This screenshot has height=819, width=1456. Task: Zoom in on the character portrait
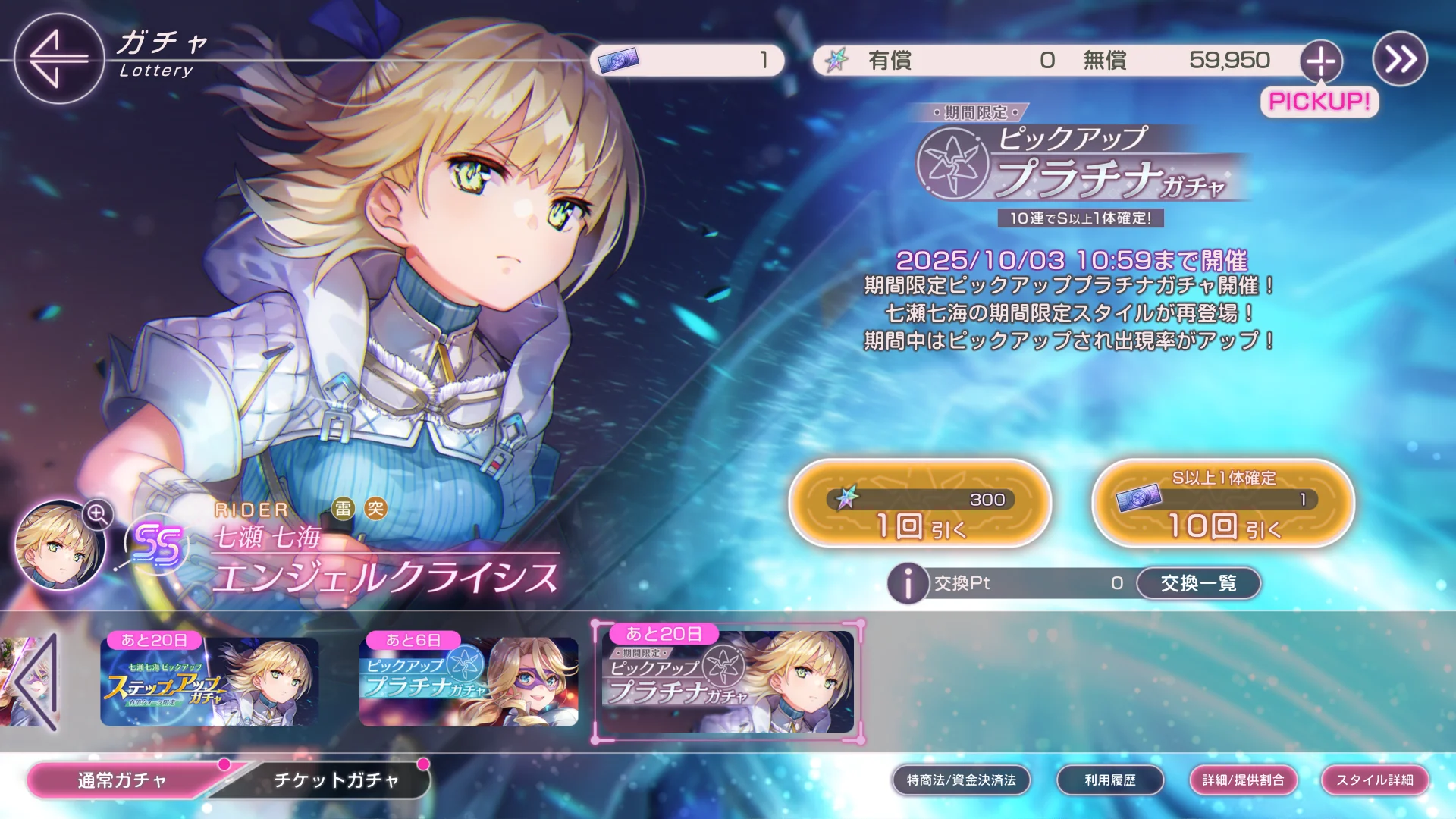tap(98, 514)
